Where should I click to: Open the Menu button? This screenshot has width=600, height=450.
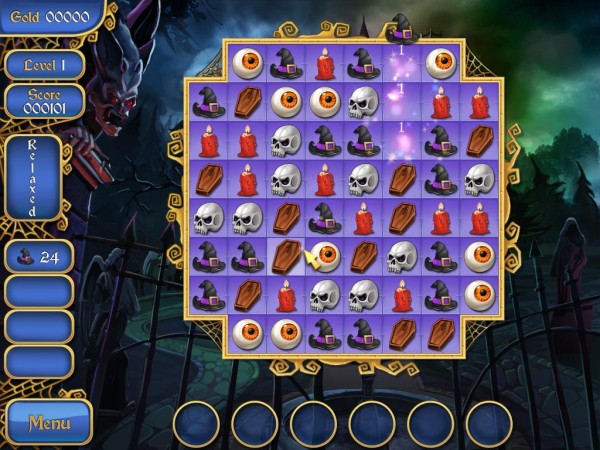click(48, 421)
